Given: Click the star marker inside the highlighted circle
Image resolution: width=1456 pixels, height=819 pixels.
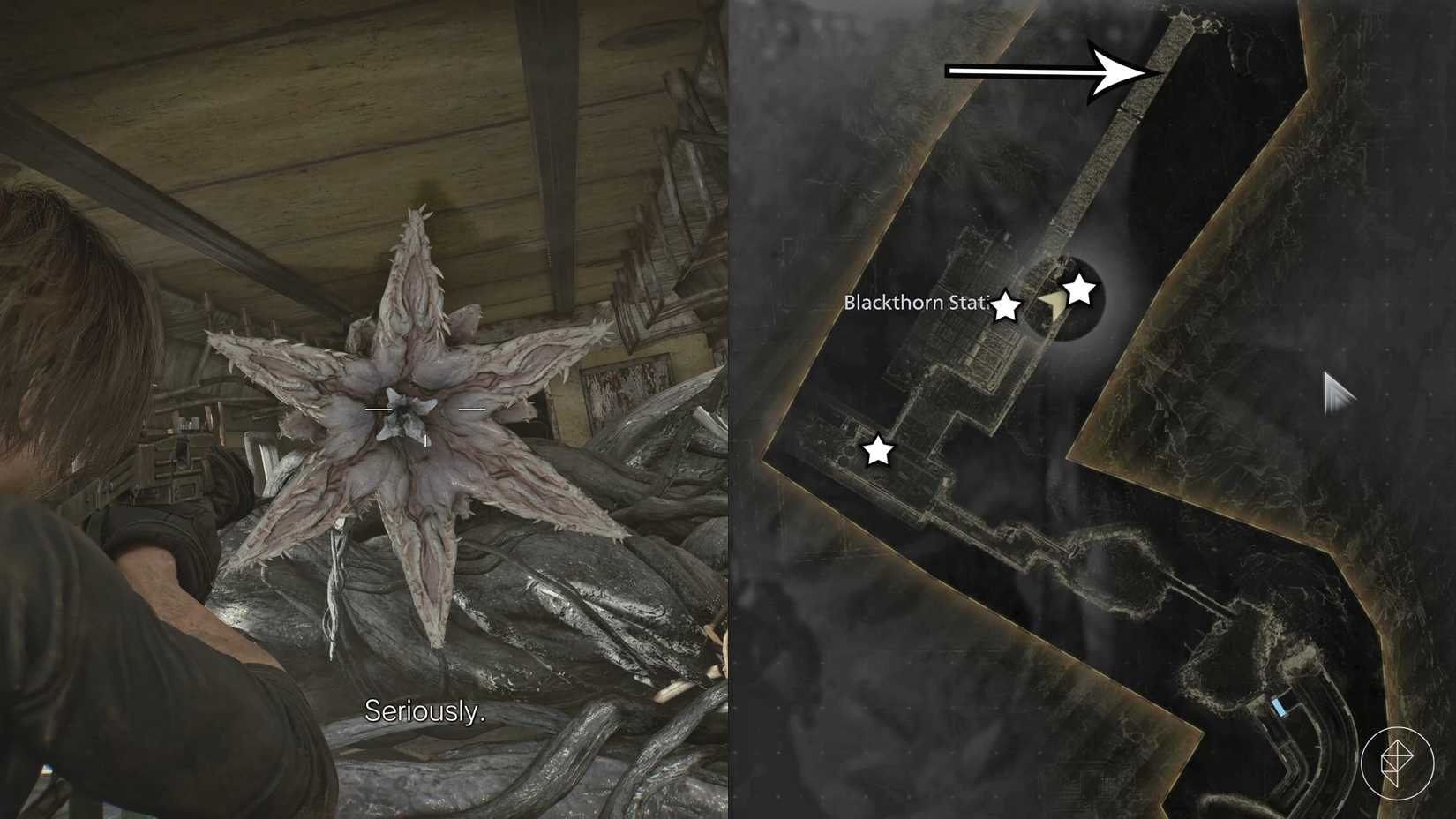Looking at the screenshot, I should pos(1080,289).
